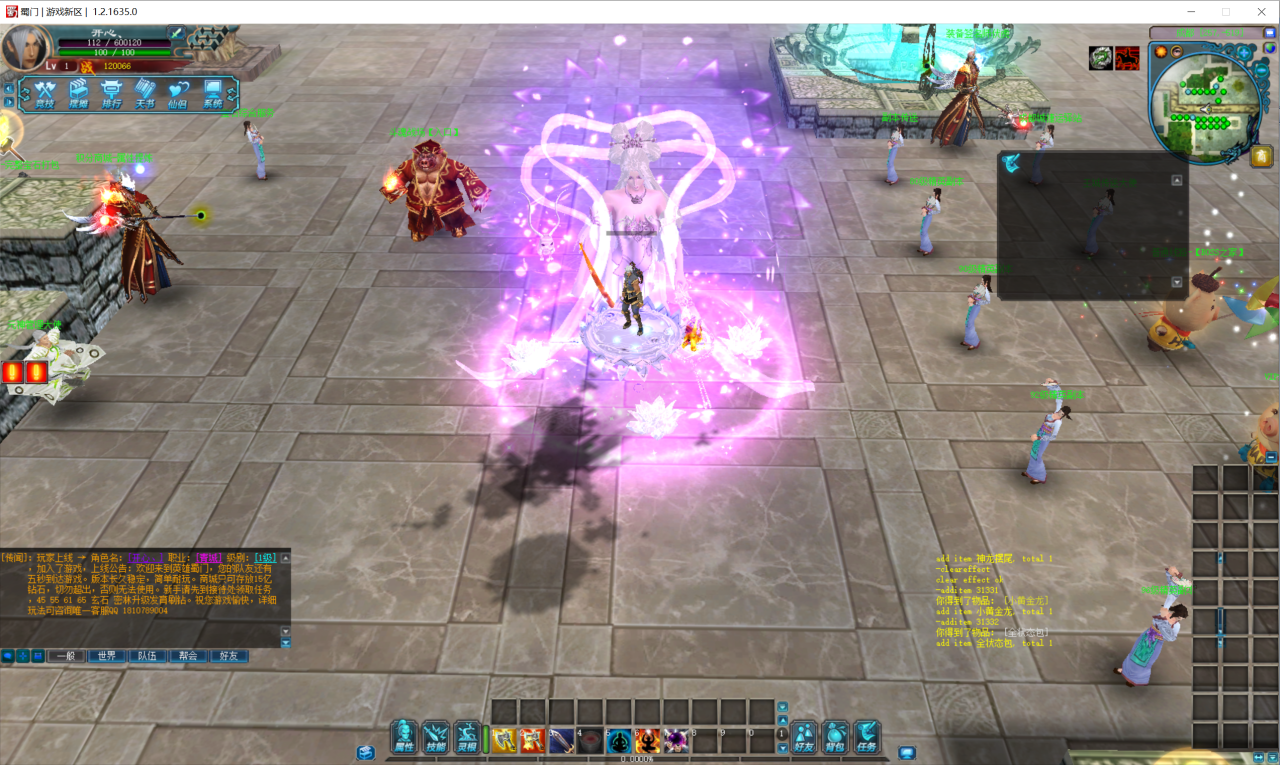Open the 天书 scroll menu

pyautogui.click(x=145, y=94)
